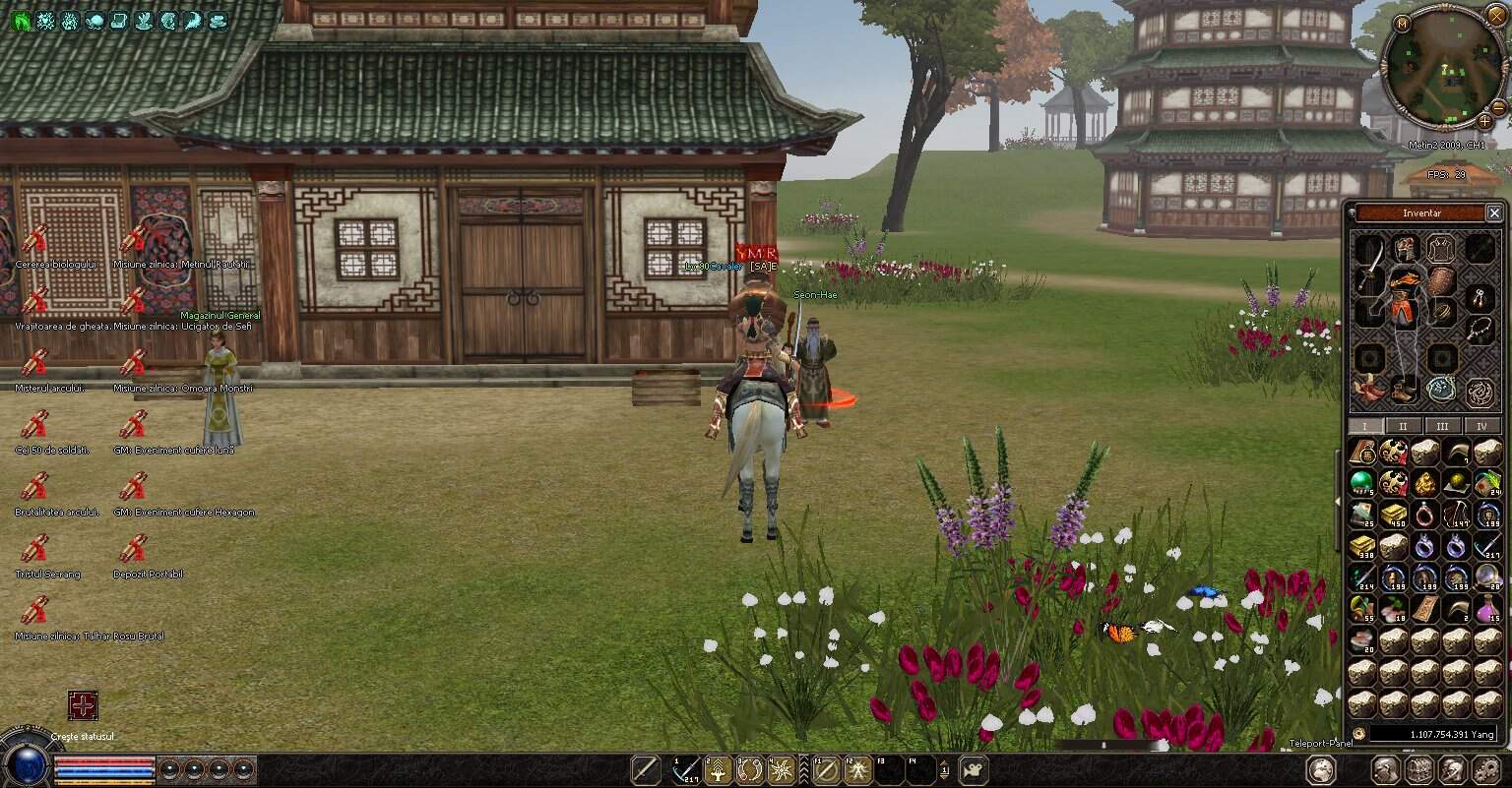Select the purple potion in inventory
Image resolution: width=1512 pixels, height=788 pixels.
tap(1487, 609)
